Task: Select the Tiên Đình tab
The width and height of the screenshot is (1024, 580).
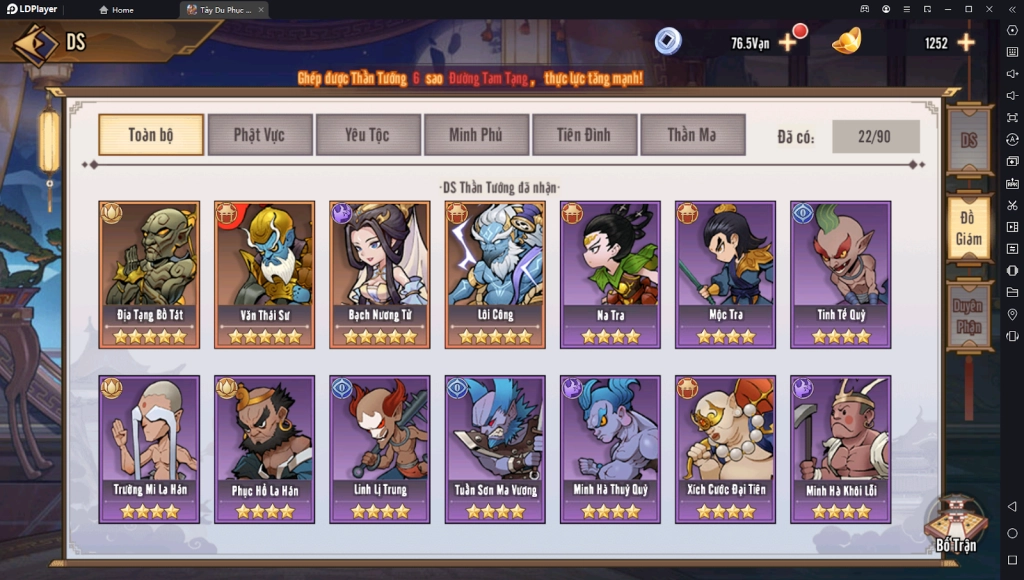Action: [584, 135]
